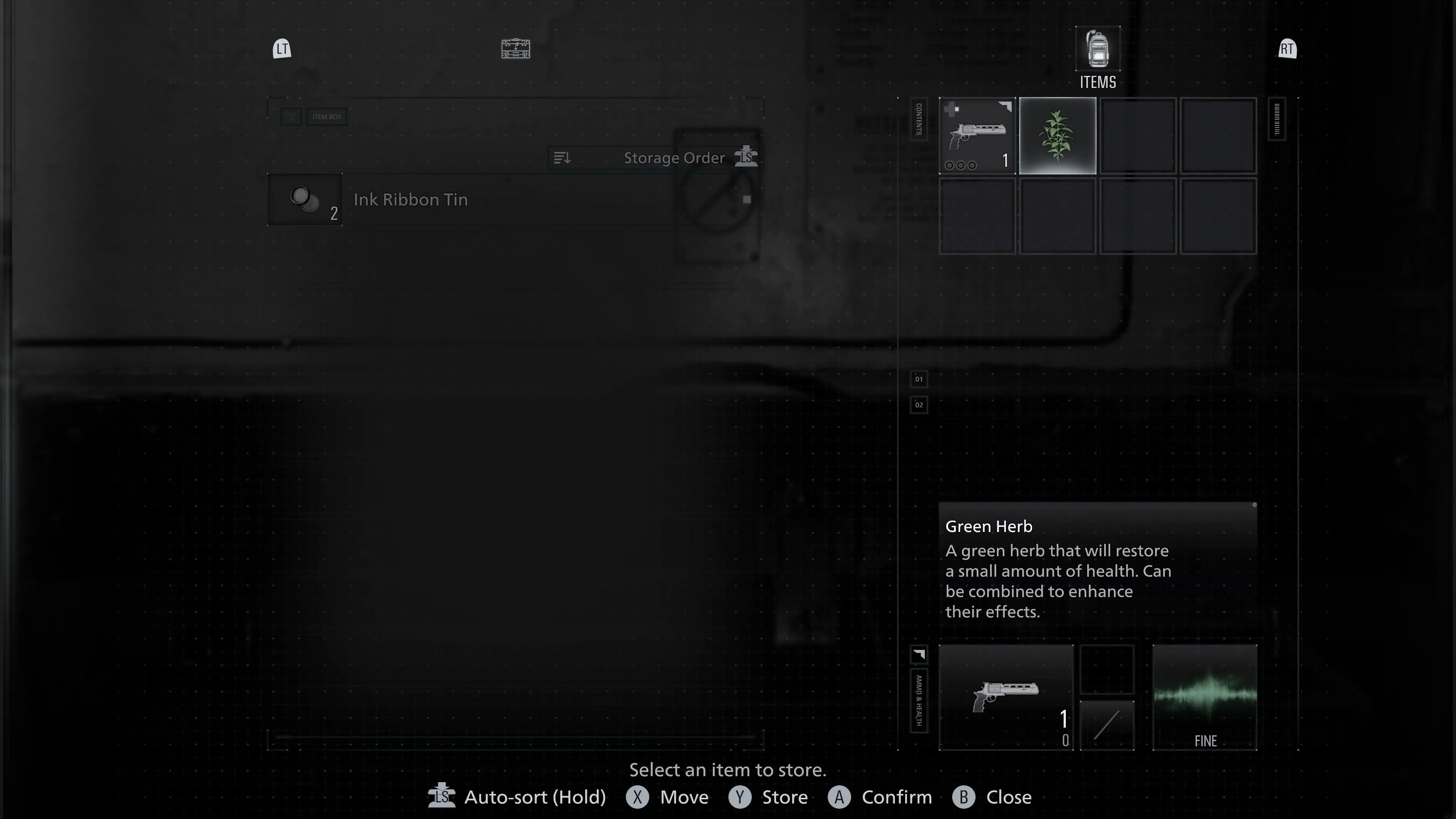The image size is (1456, 819).
Task: Switch to the ITEM BOX tab
Action: (326, 116)
